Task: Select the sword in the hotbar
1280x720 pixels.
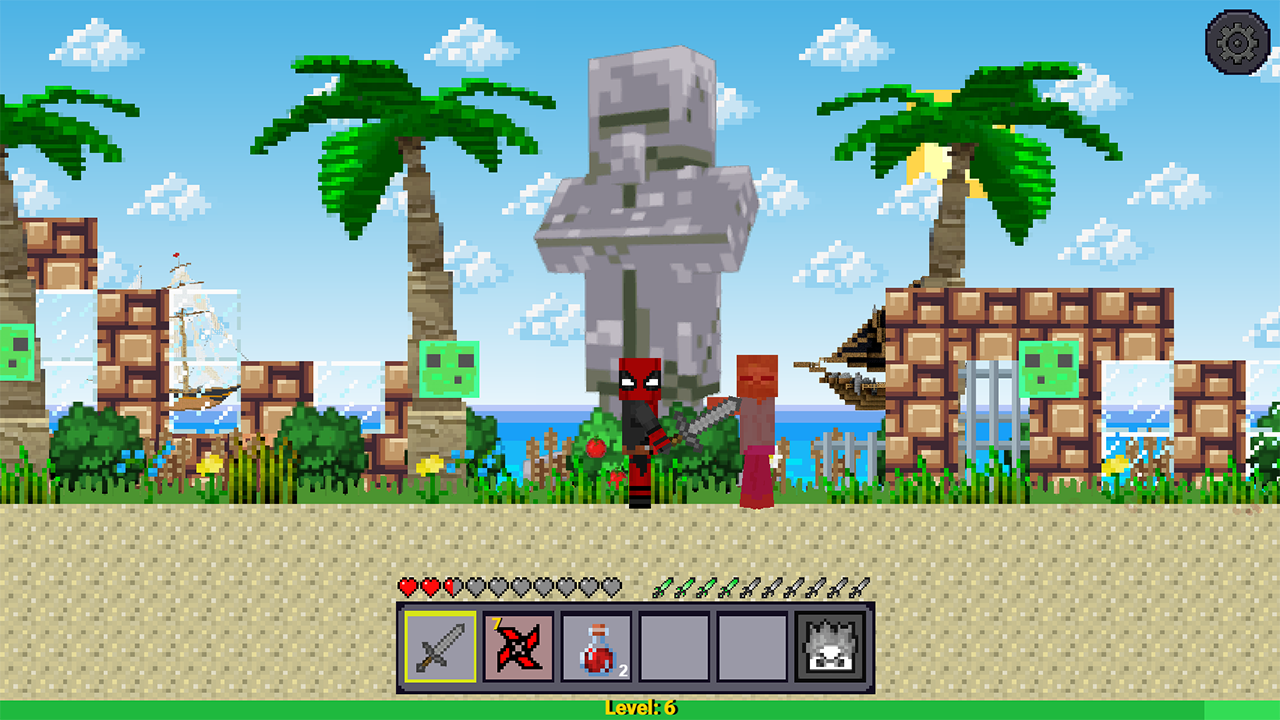Action: click(440, 650)
